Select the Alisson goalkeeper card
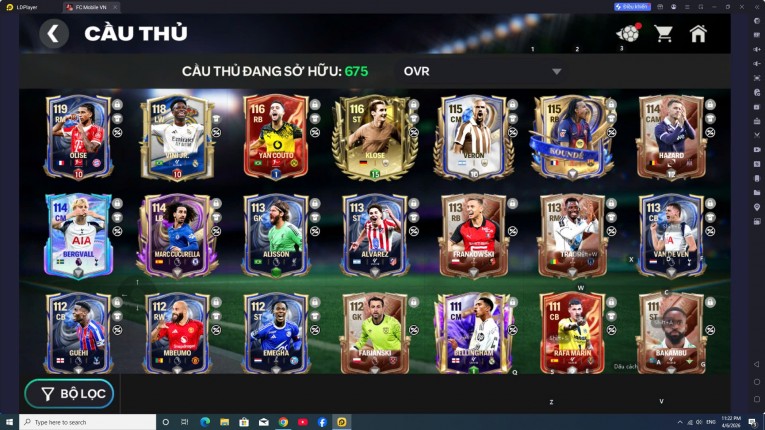 pos(273,236)
